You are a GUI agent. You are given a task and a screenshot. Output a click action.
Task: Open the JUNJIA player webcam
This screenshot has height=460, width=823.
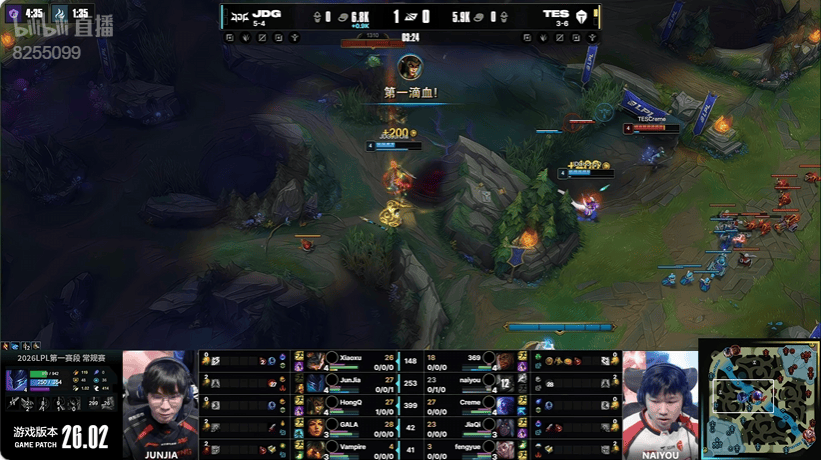[x=160, y=398]
